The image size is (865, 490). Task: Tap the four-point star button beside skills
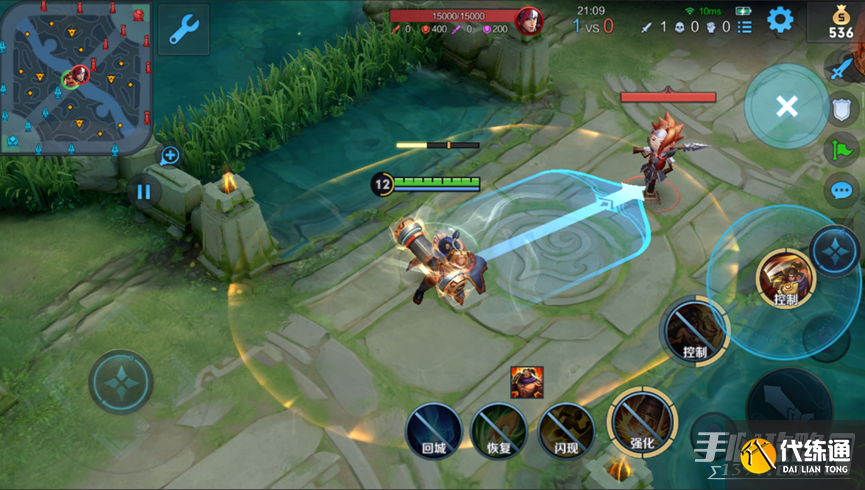[833, 251]
